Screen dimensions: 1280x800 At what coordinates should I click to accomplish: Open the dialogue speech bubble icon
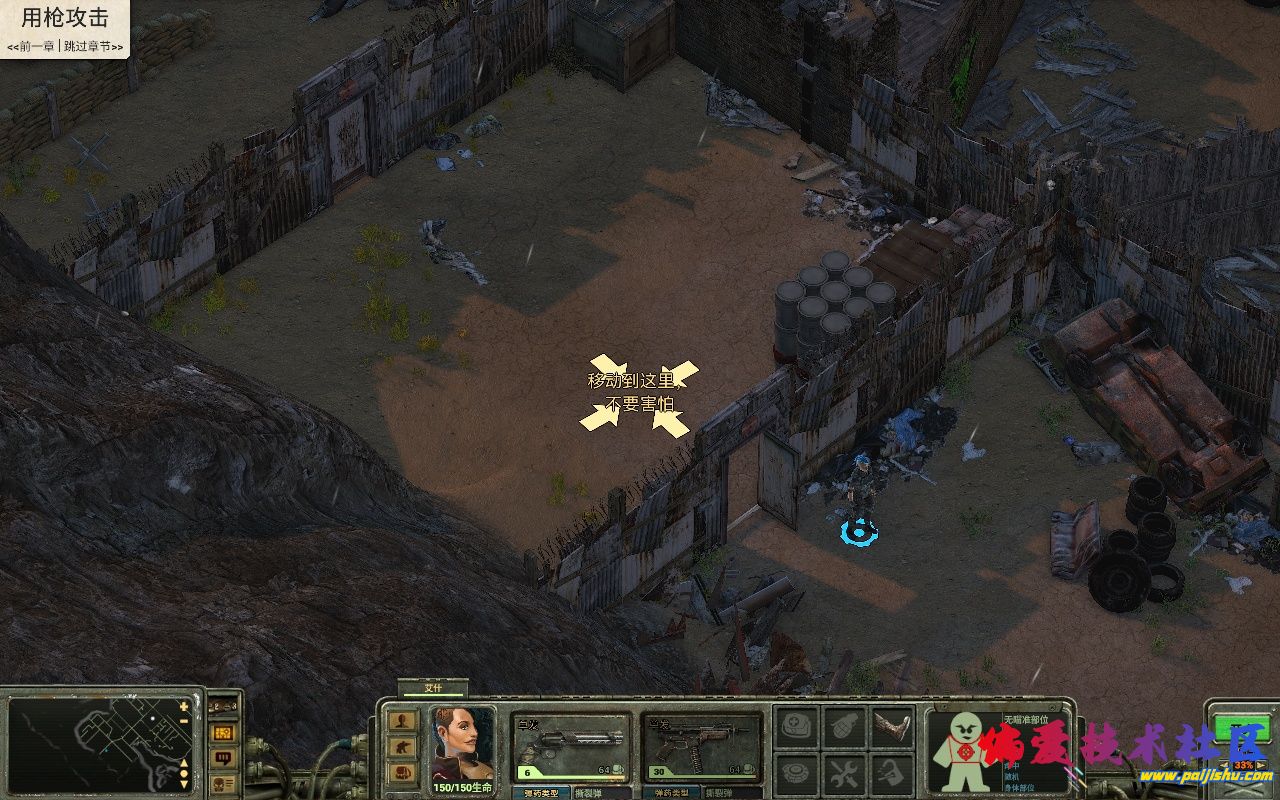(x=222, y=758)
